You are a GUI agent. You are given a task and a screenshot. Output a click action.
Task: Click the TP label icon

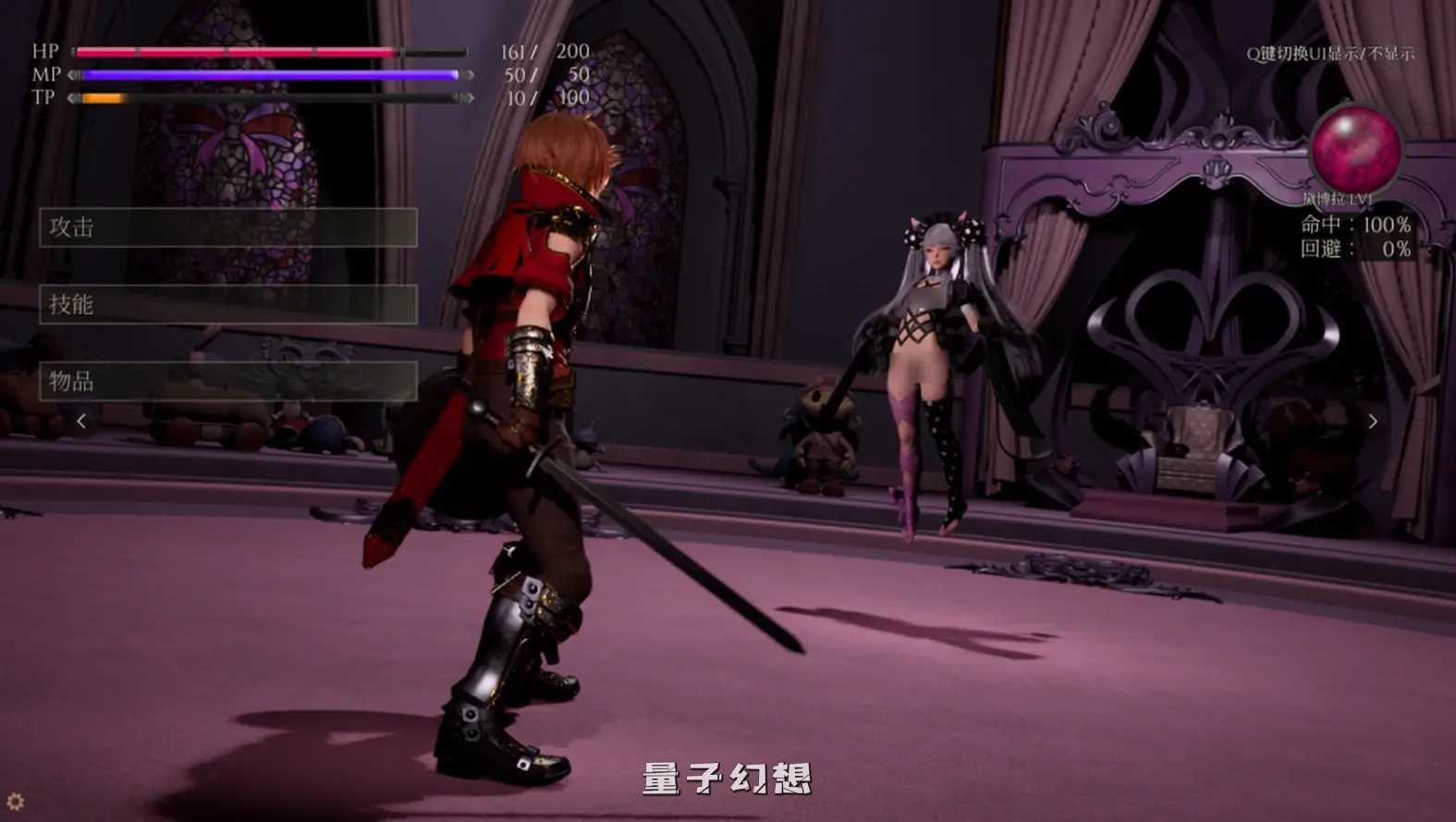[x=43, y=98]
